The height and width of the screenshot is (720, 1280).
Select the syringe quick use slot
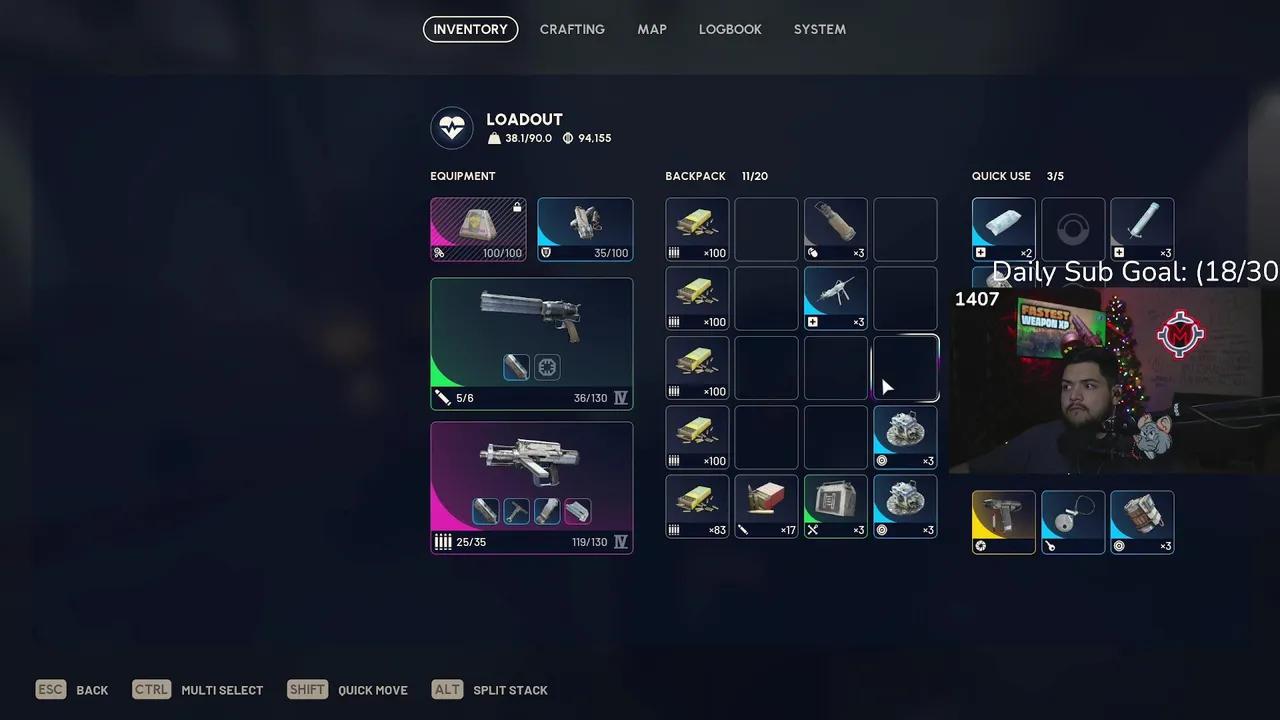1142,229
